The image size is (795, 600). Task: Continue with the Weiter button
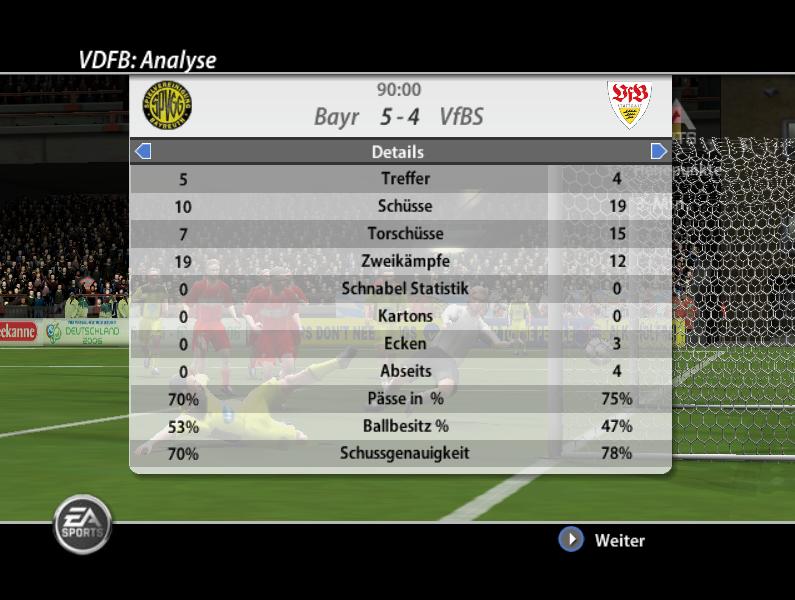tap(571, 540)
